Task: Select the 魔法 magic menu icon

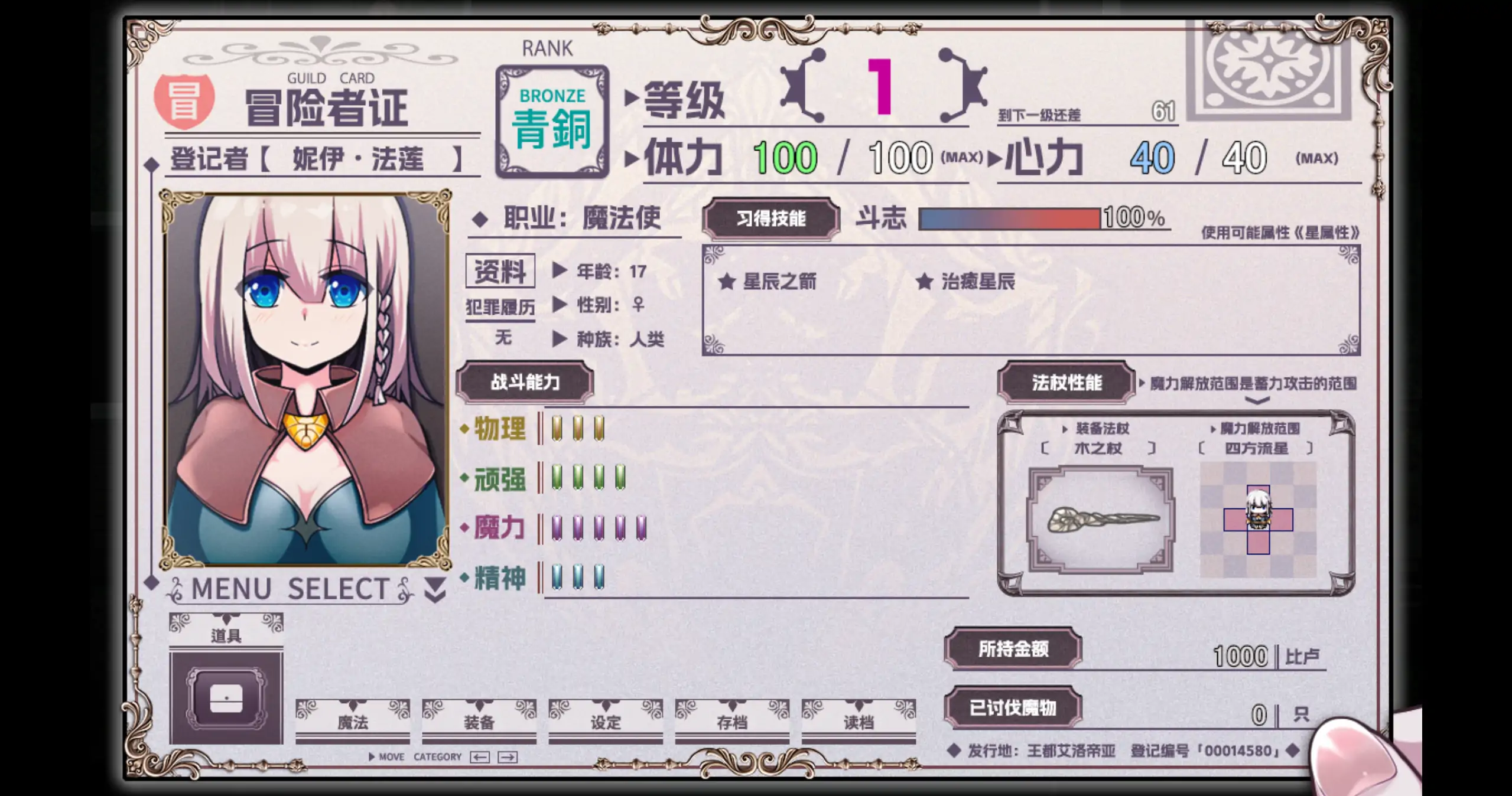Action: 353,720
